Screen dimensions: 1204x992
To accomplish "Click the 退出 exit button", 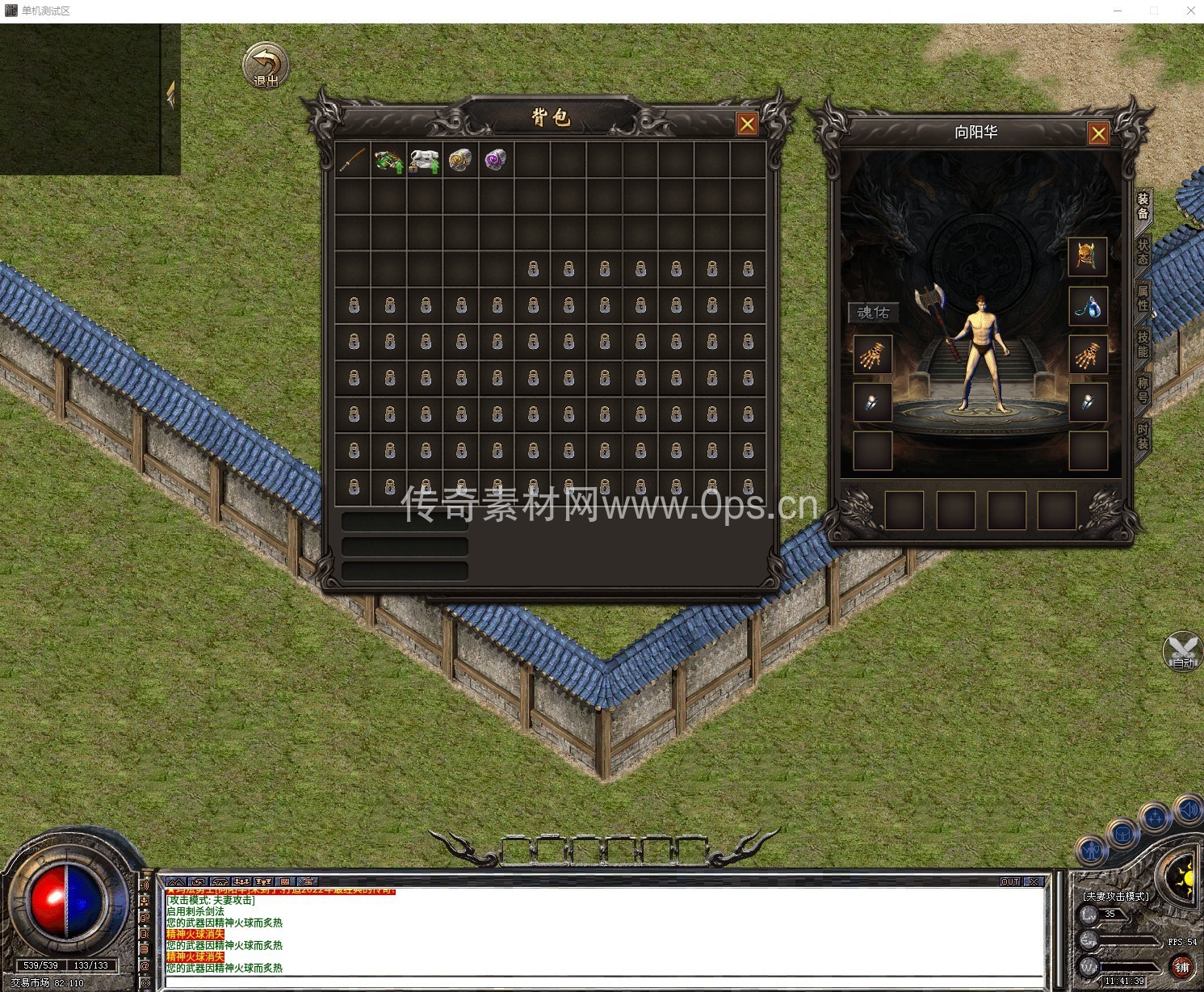I will pyautogui.click(x=266, y=65).
